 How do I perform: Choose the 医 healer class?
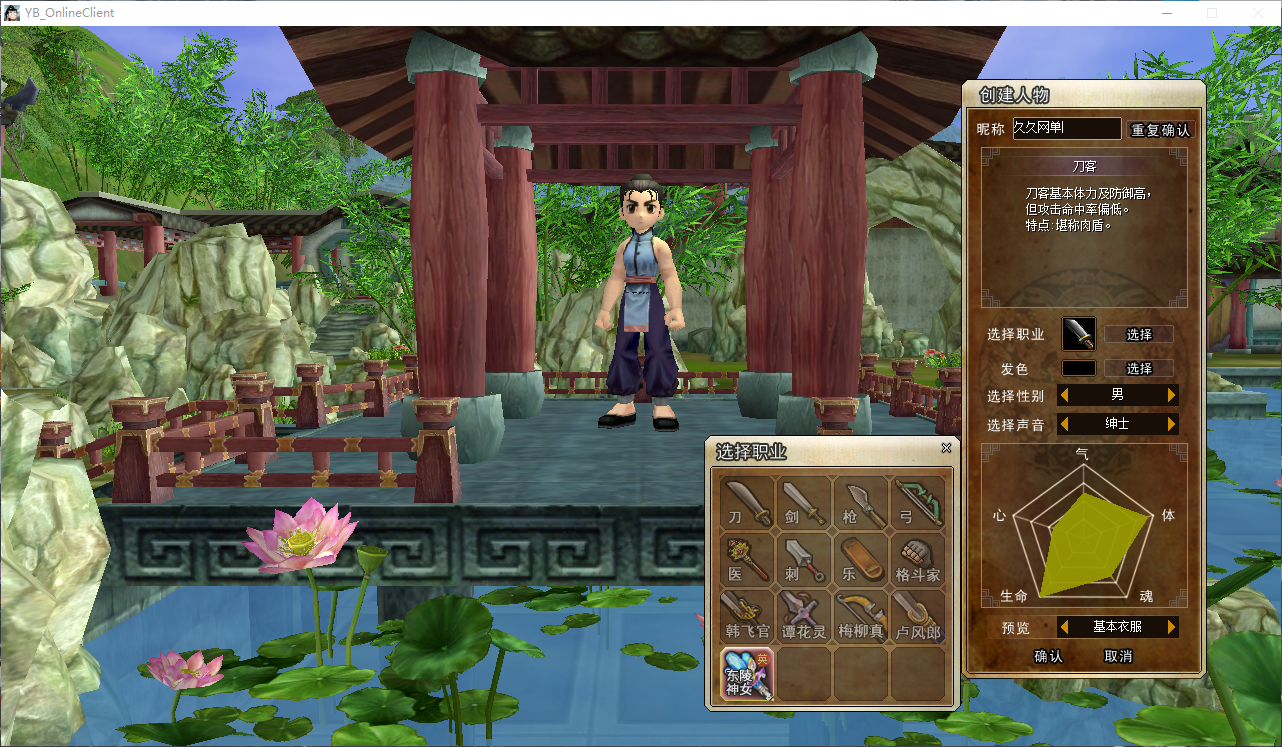click(x=747, y=560)
